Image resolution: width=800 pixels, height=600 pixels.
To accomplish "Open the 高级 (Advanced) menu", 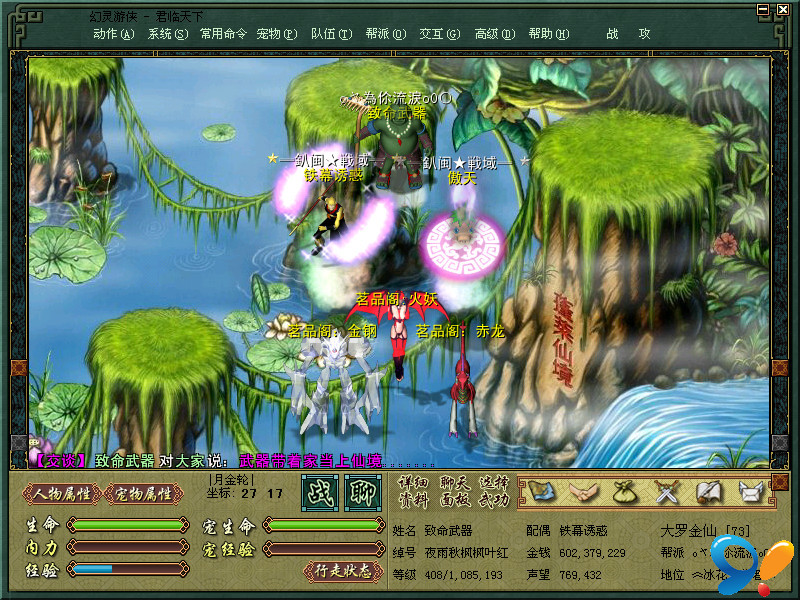I will (x=494, y=33).
